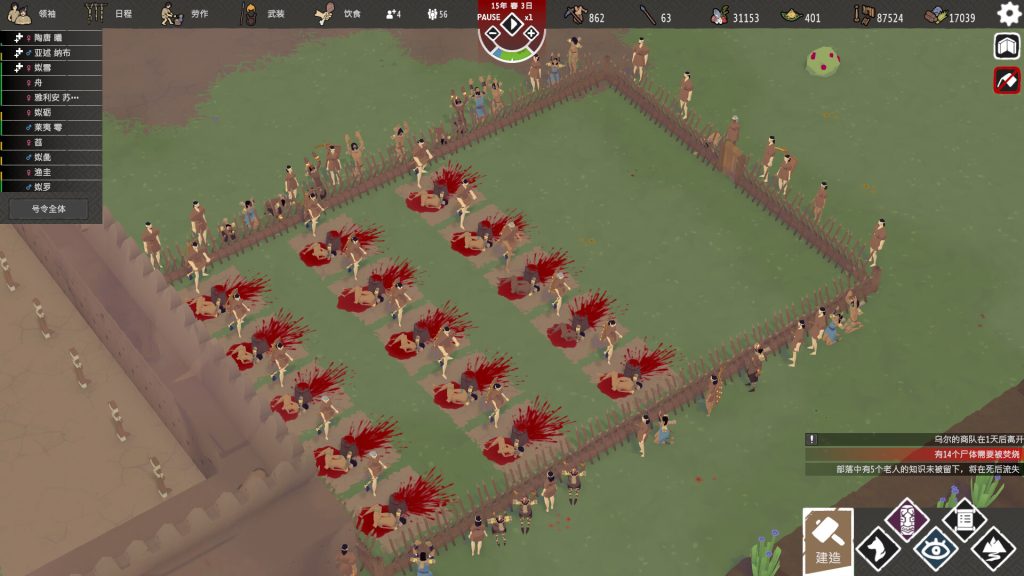This screenshot has height=576, width=1024.
Task: Open the map book icon
Action: coord(1007,47)
